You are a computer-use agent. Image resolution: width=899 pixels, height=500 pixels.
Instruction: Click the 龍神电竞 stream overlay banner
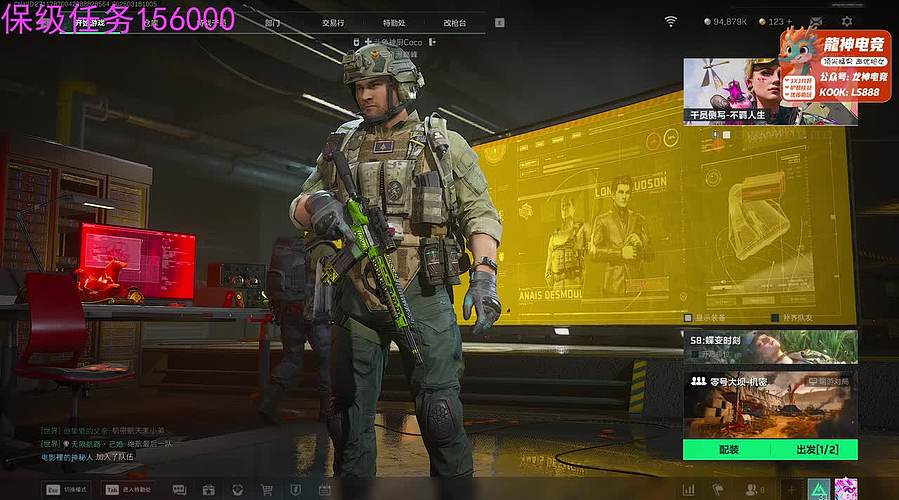point(819,62)
